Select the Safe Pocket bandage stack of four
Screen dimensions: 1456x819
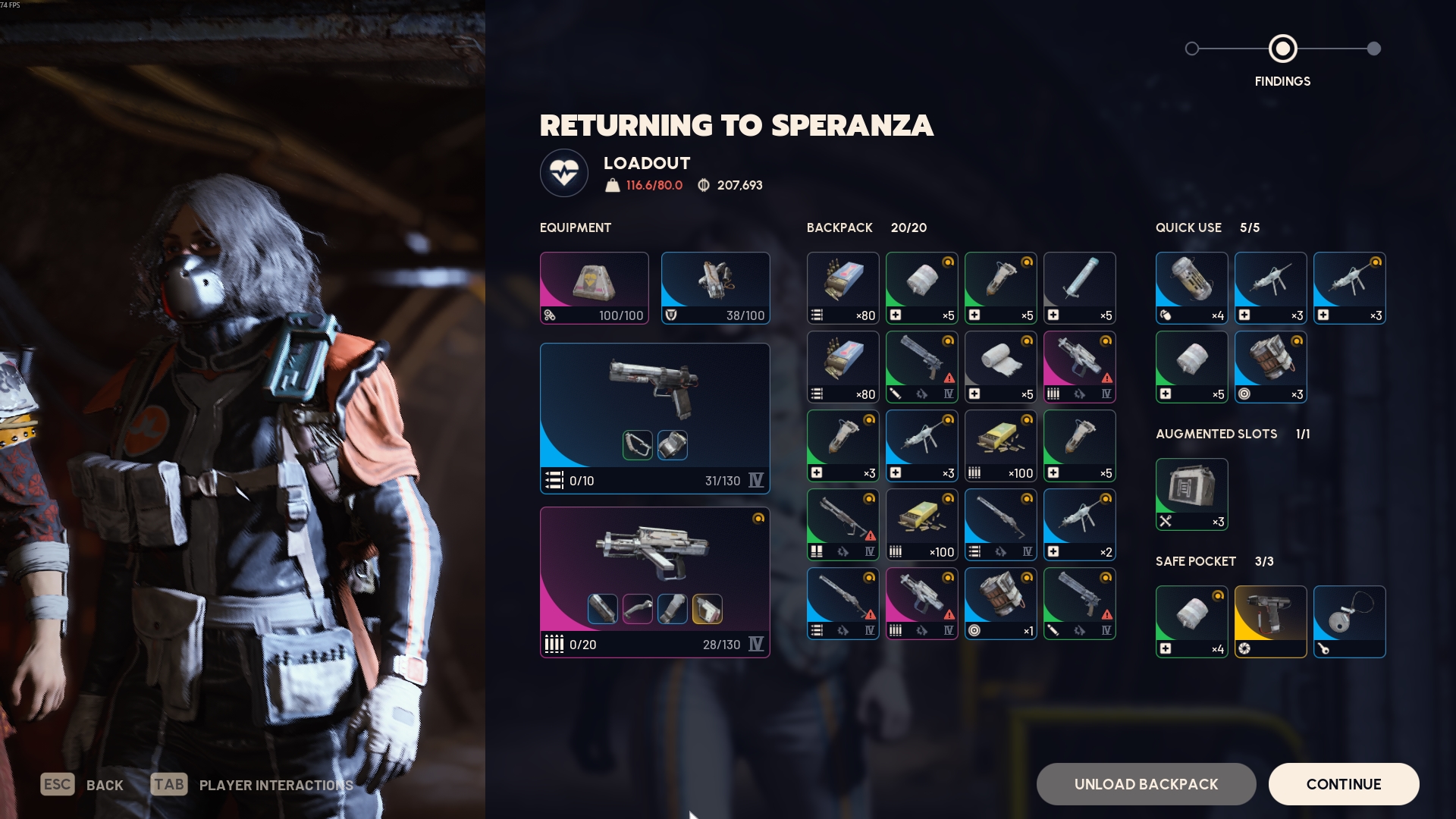pyautogui.click(x=1191, y=621)
